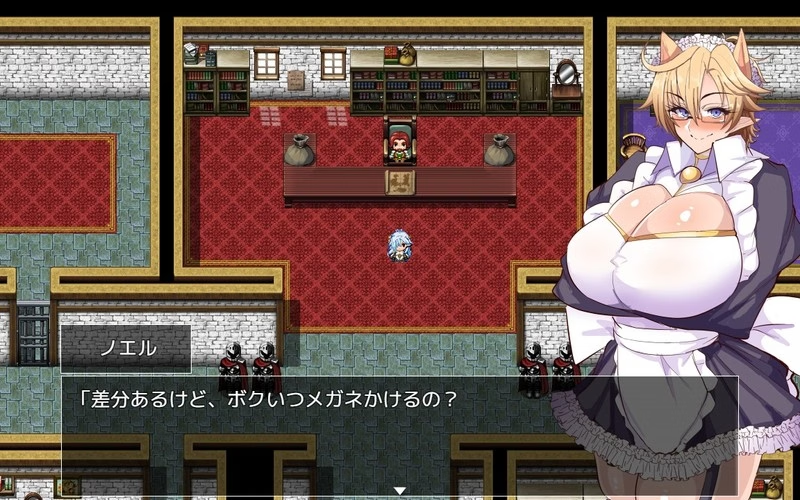
Task: Click the dialogue continue arrow
Action: [400, 490]
